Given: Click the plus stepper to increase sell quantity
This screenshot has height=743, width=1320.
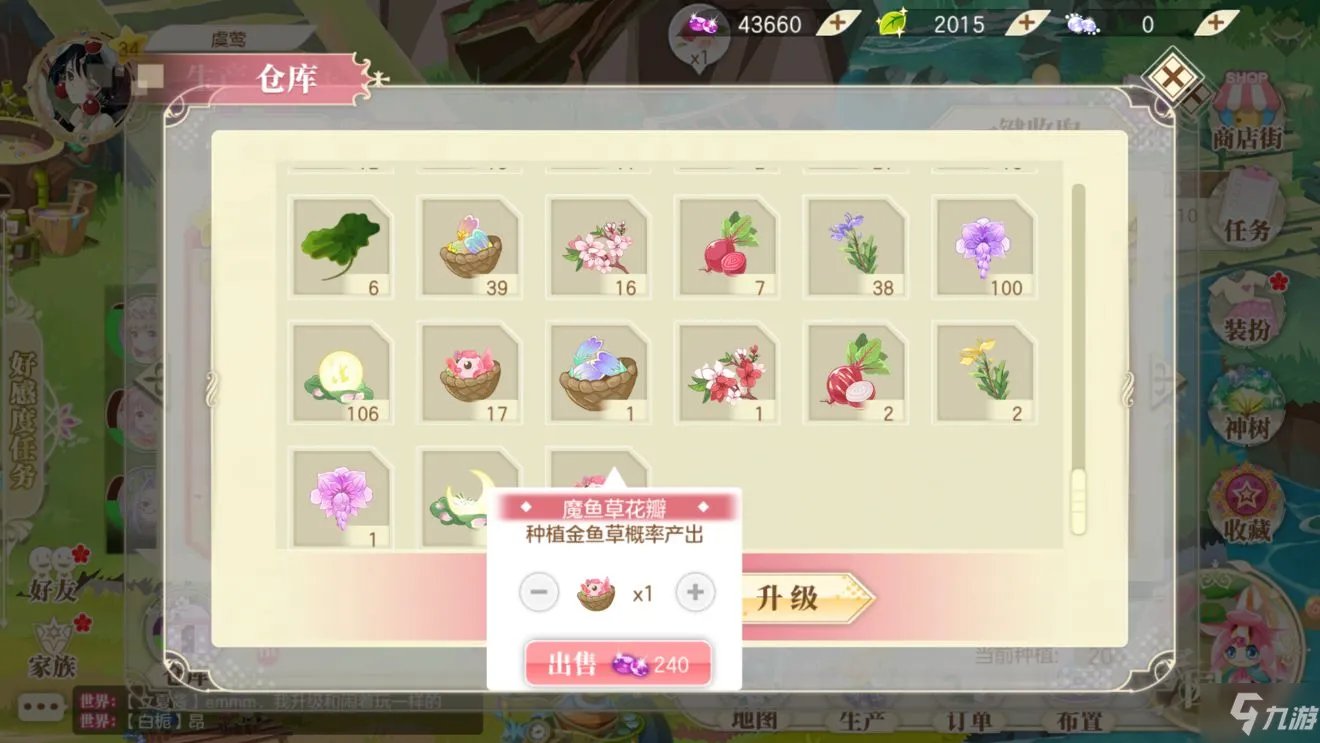Looking at the screenshot, I should (x=696, y=592).
